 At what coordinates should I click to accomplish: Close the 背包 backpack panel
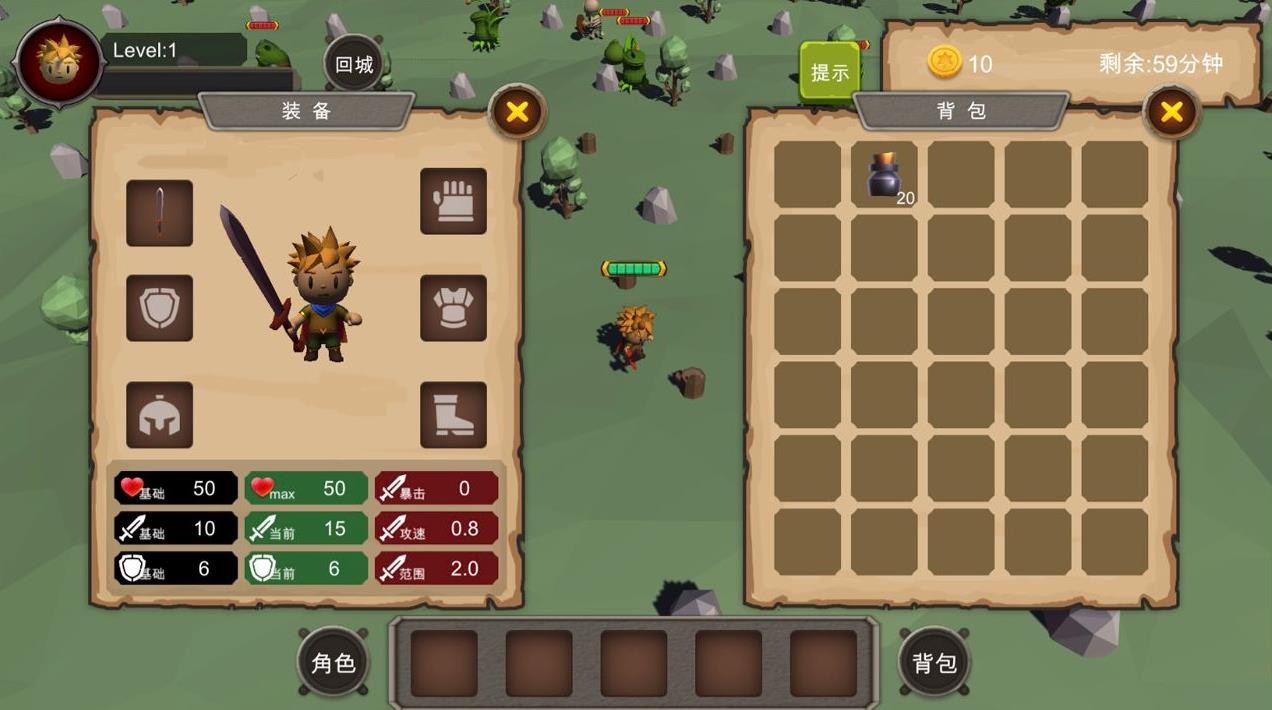click(x=1171, y=112)
